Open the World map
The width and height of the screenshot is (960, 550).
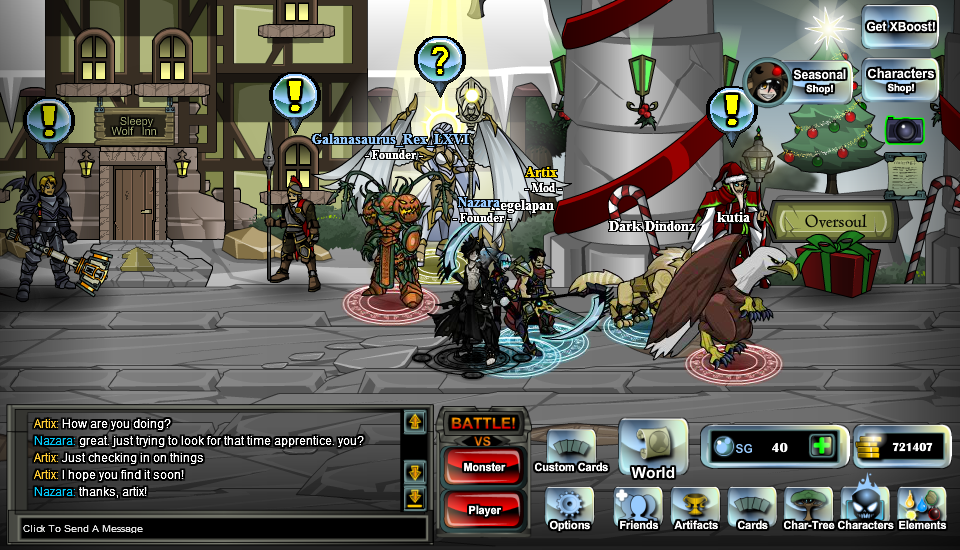point(653,449)
